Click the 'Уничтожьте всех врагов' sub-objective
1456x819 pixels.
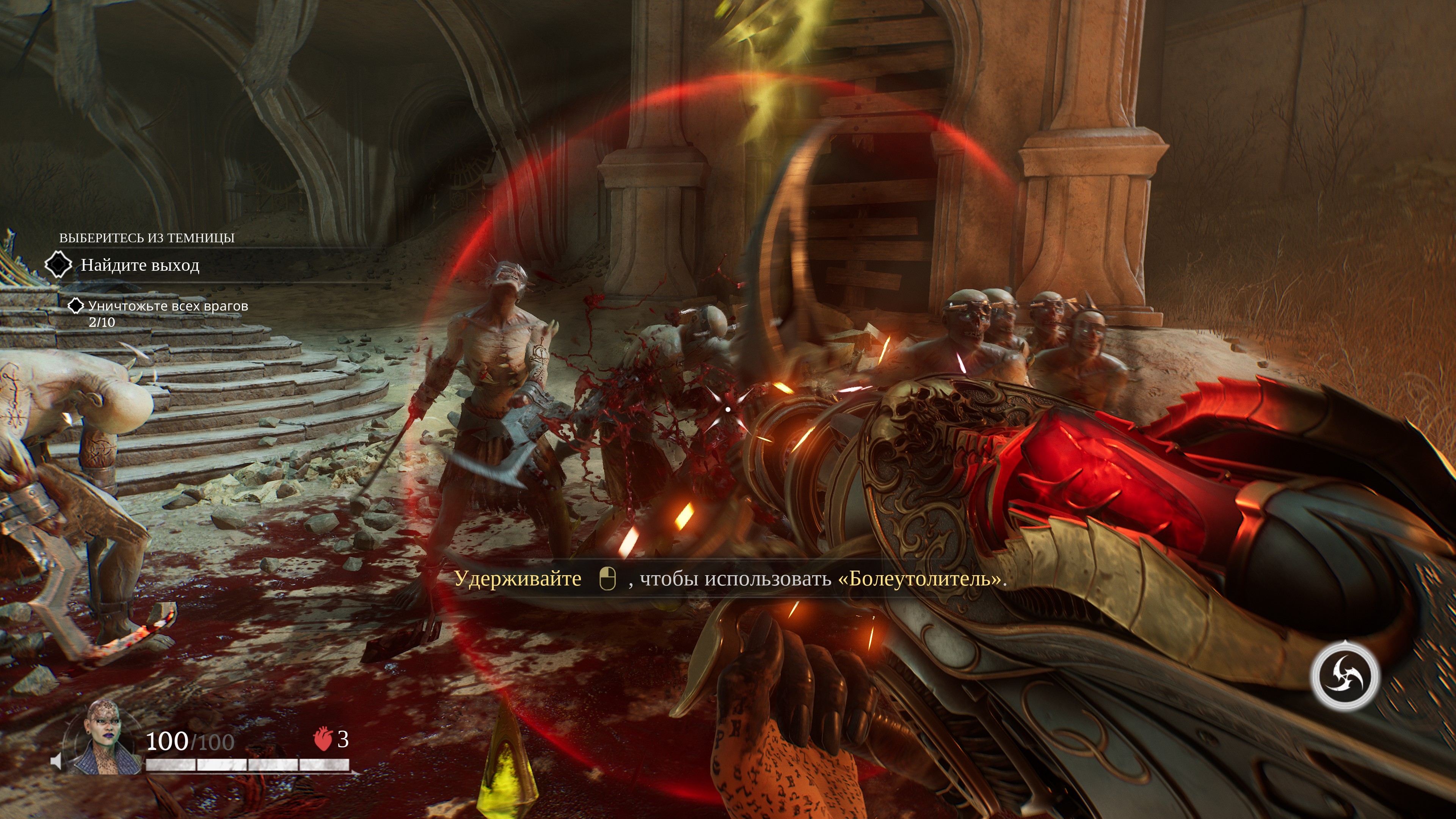coord(168,306)
